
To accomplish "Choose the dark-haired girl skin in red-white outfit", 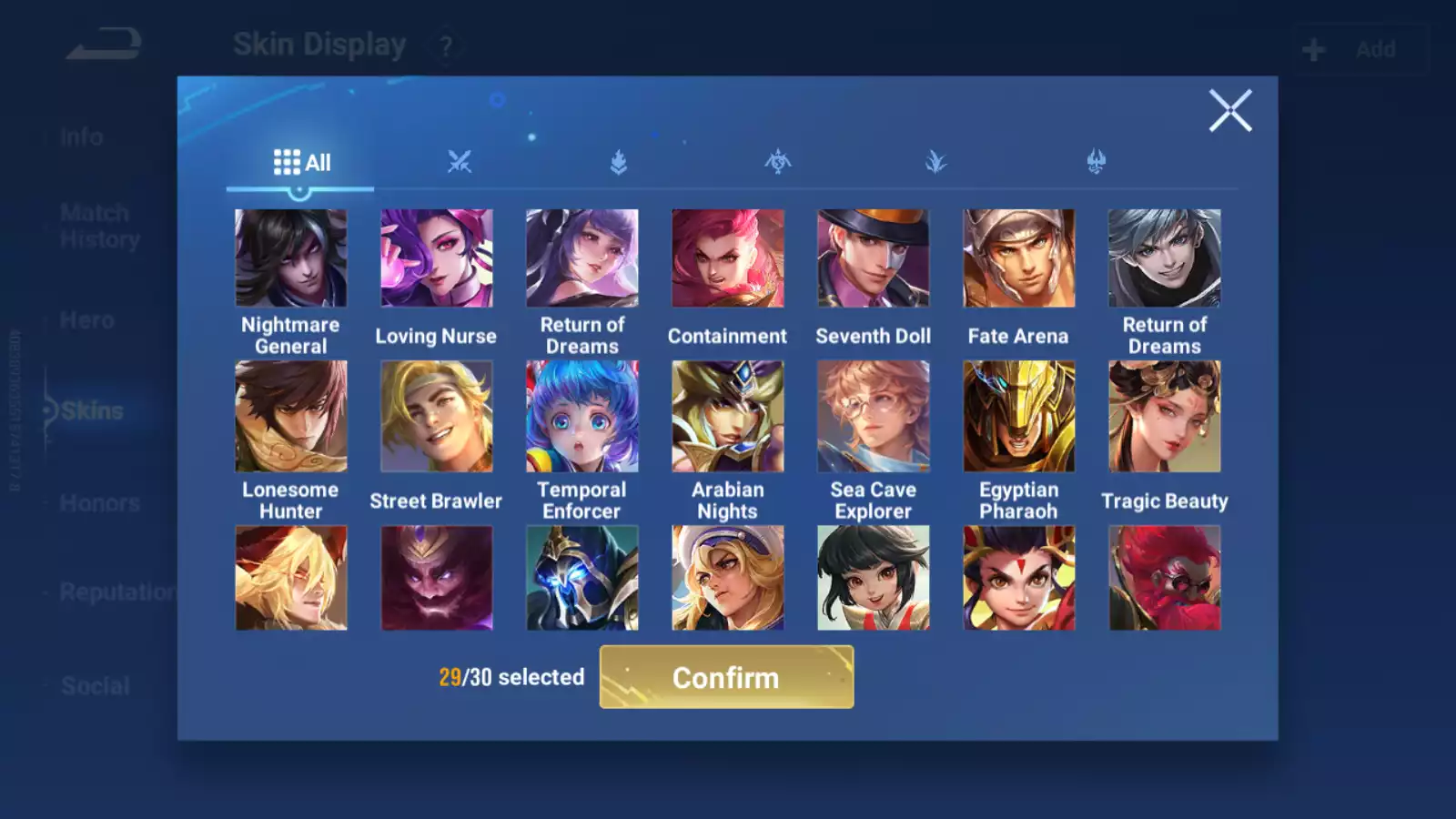I will point(873,578).
